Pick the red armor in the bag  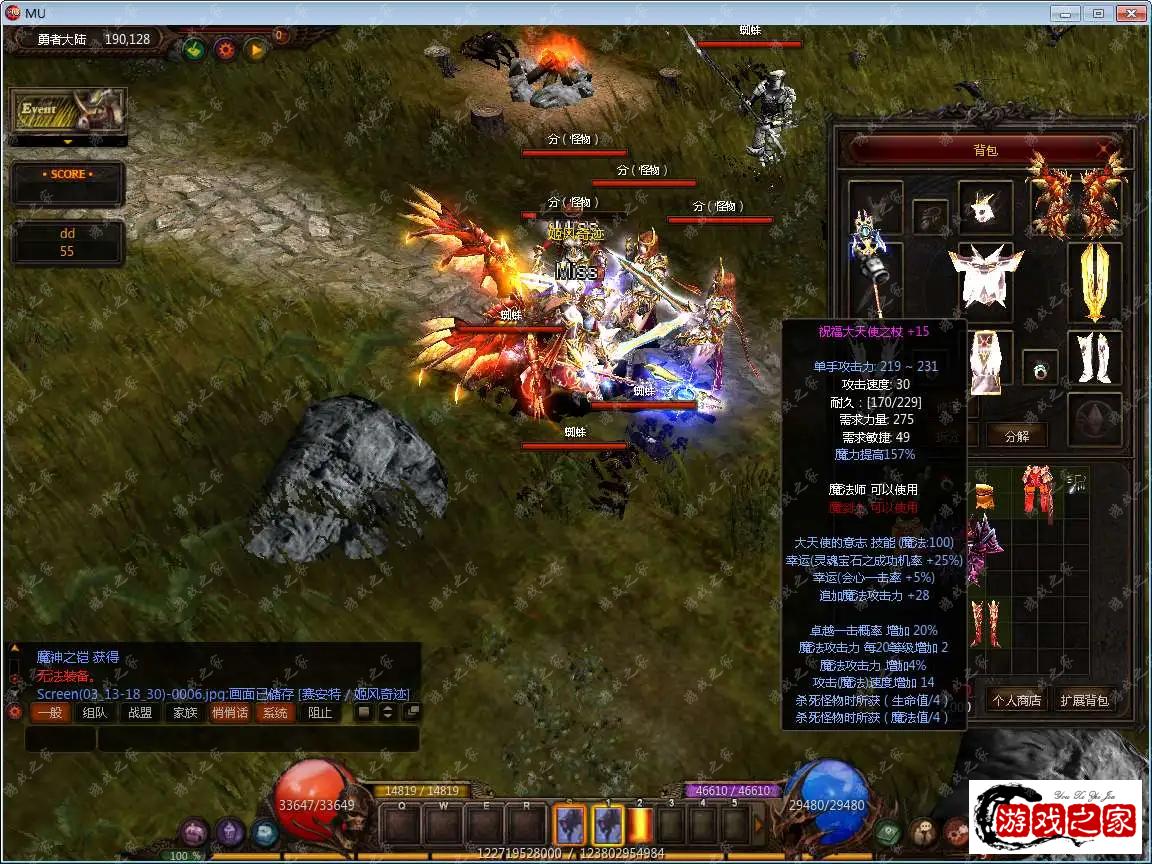click(x=1038, y=490)
